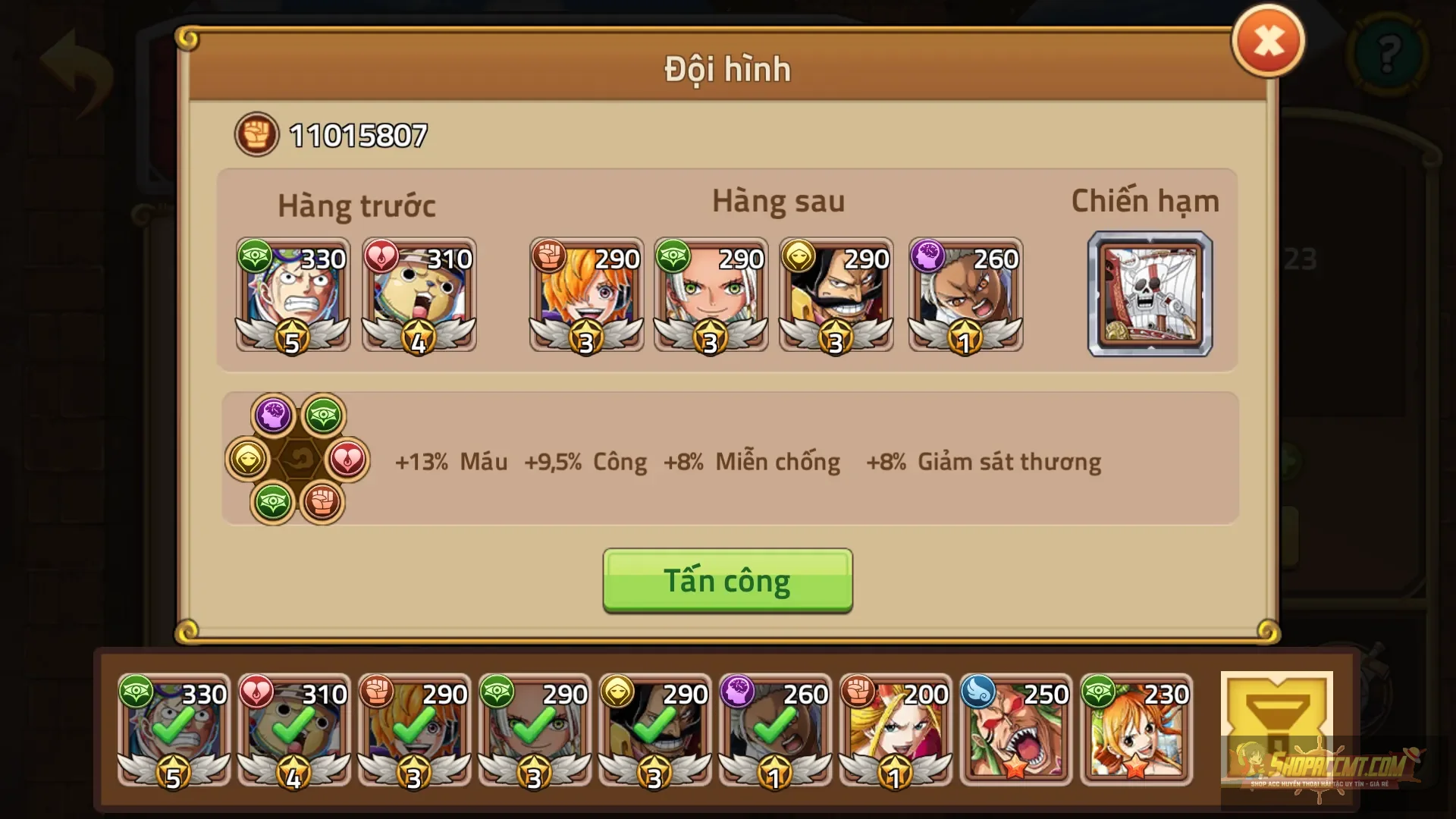Select the purple brain element in the bond hexagon
This screenshot has width=1456, height=819.
pos(275,413)
